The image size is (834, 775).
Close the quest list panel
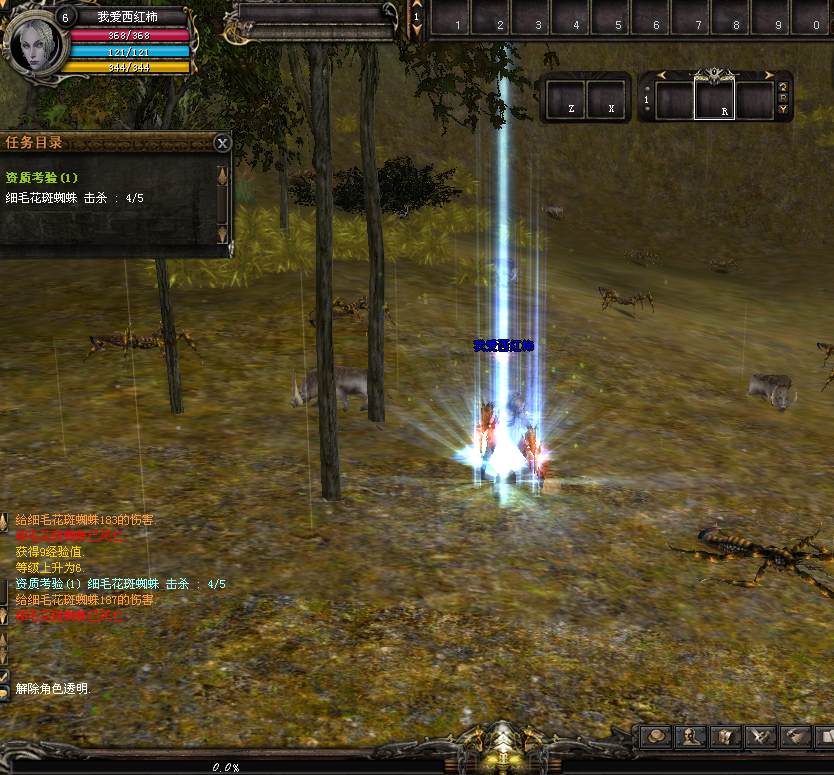click(223, 143)
